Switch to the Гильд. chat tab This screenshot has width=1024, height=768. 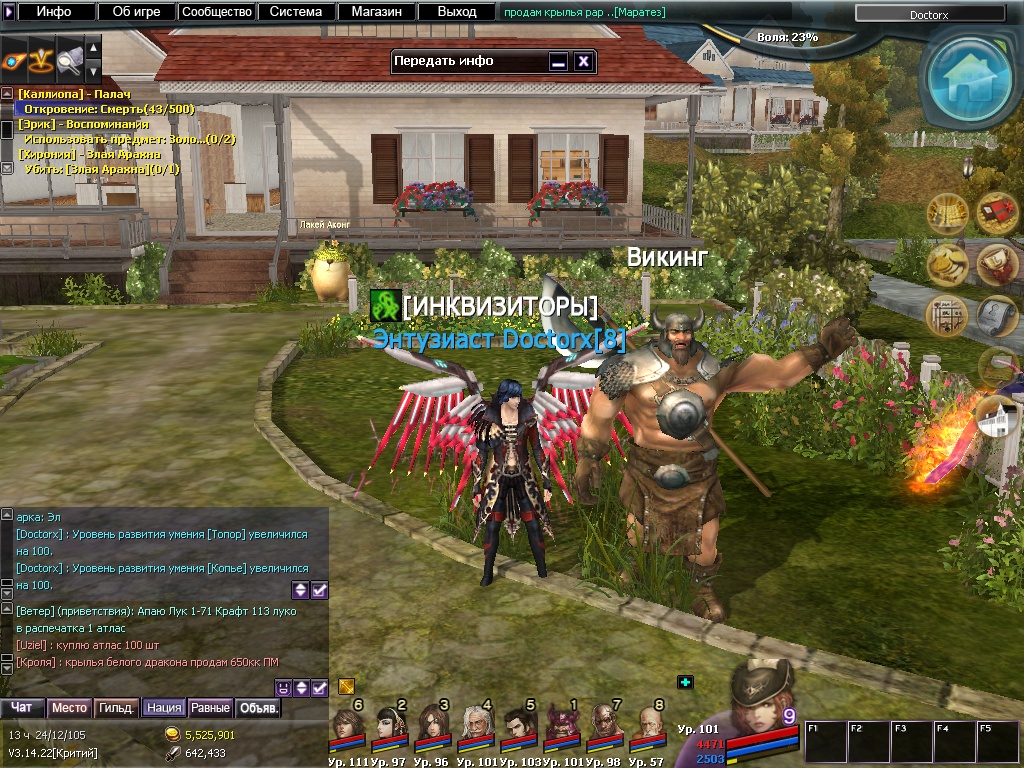click(117, 708)
